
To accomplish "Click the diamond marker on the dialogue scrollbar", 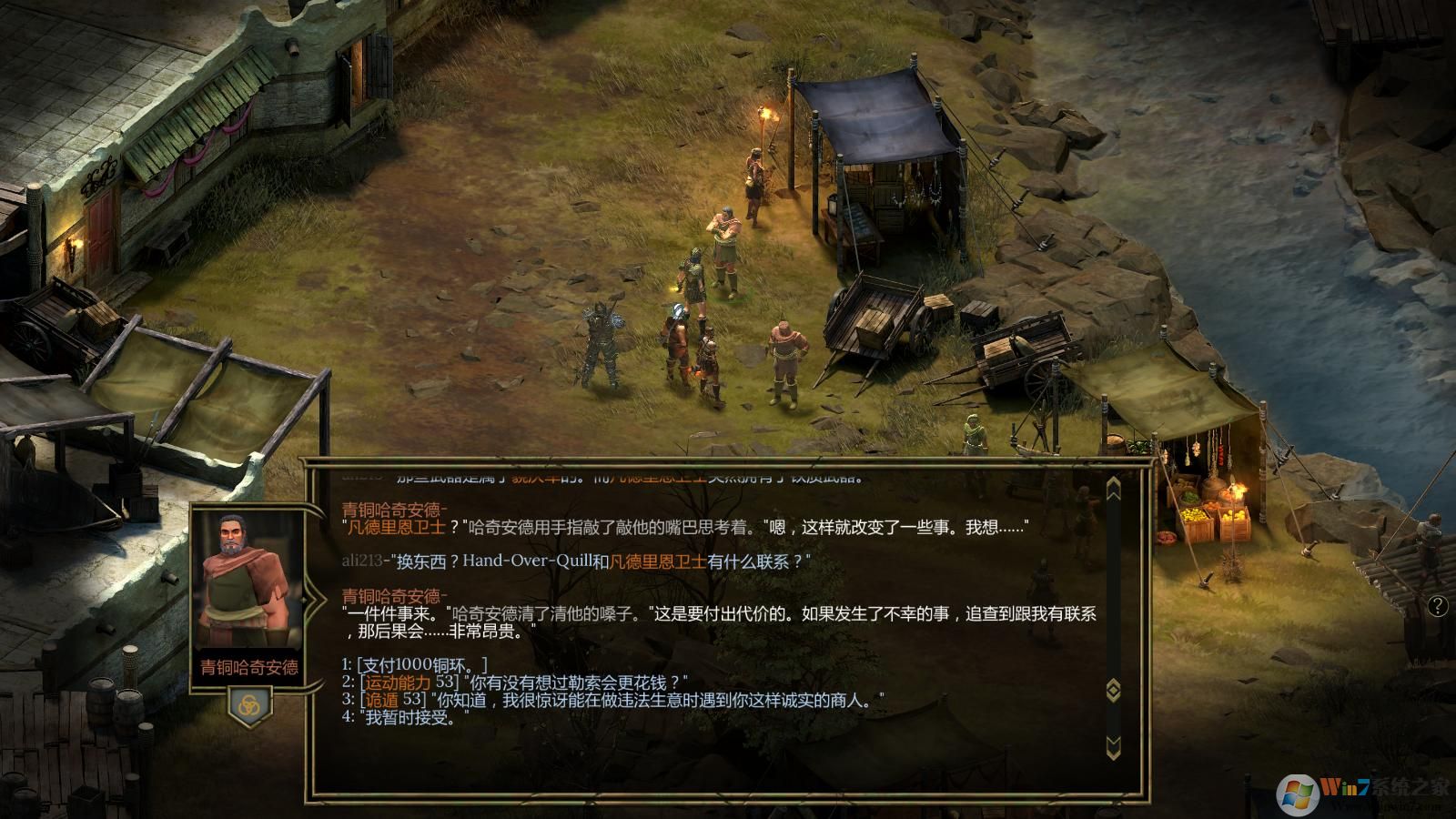I will (1112, 690).
